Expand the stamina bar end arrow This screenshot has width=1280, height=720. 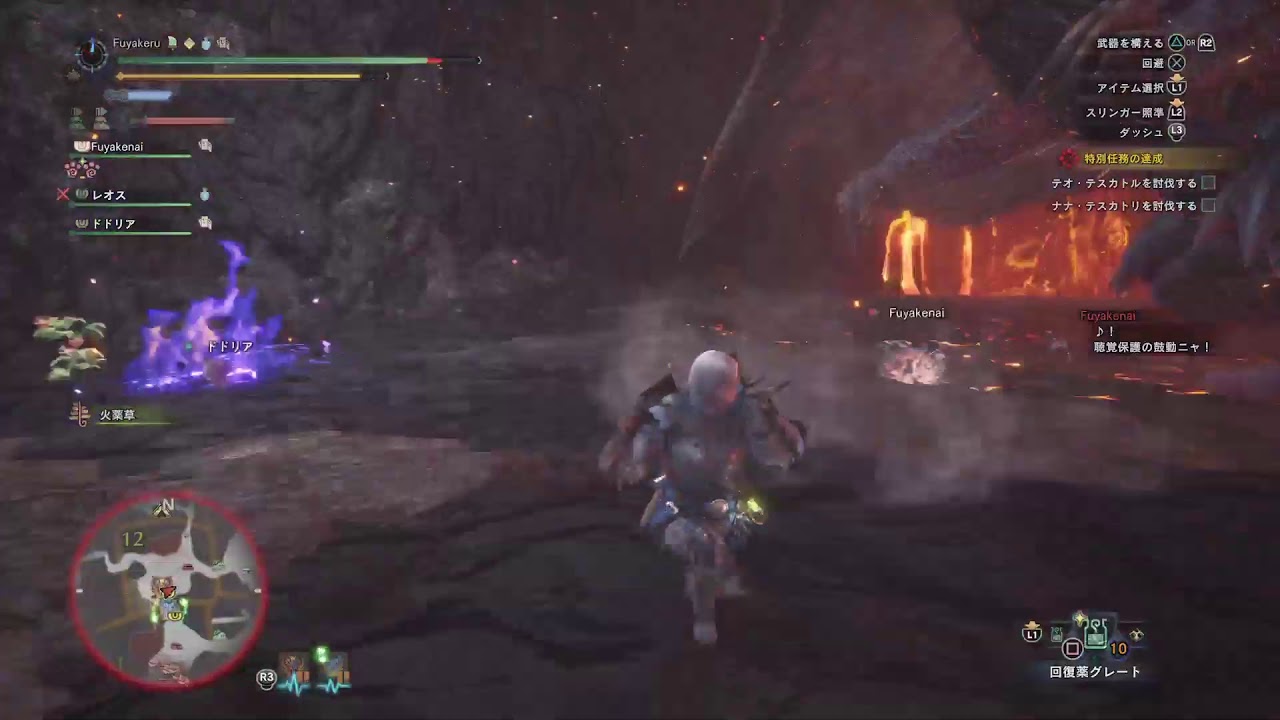point(388,75)
